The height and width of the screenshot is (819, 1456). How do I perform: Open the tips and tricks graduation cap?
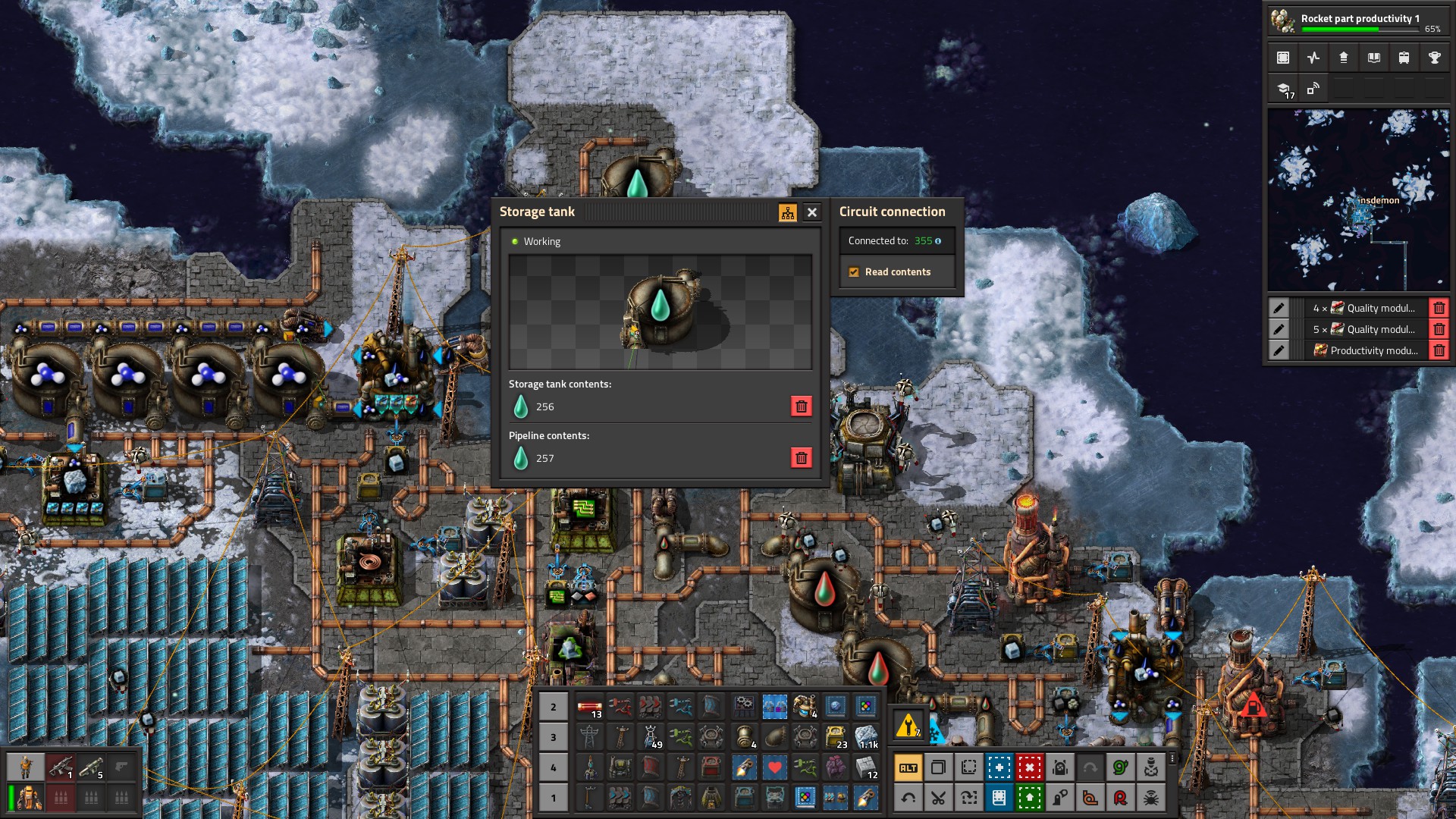1283,89
